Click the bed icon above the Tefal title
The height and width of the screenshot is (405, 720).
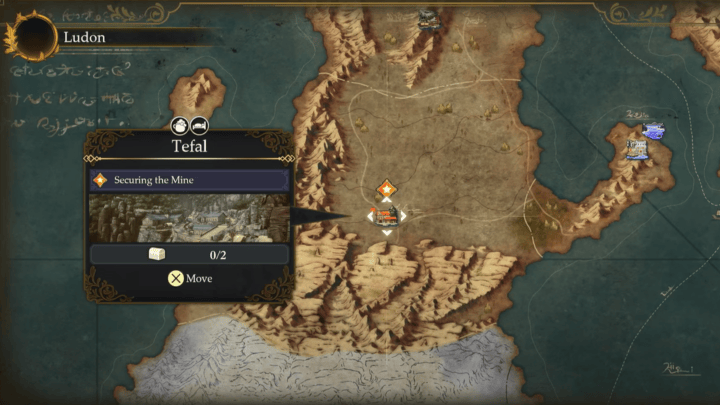(x=199, y=126)
